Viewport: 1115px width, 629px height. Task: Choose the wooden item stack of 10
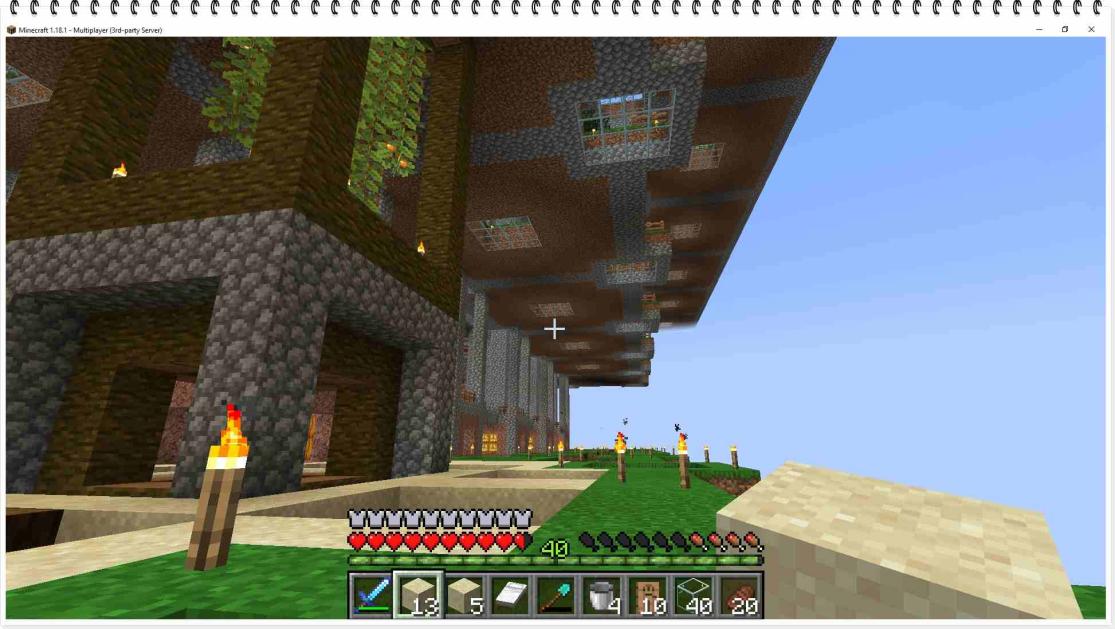pyautogui.click(x=648, y=595)
